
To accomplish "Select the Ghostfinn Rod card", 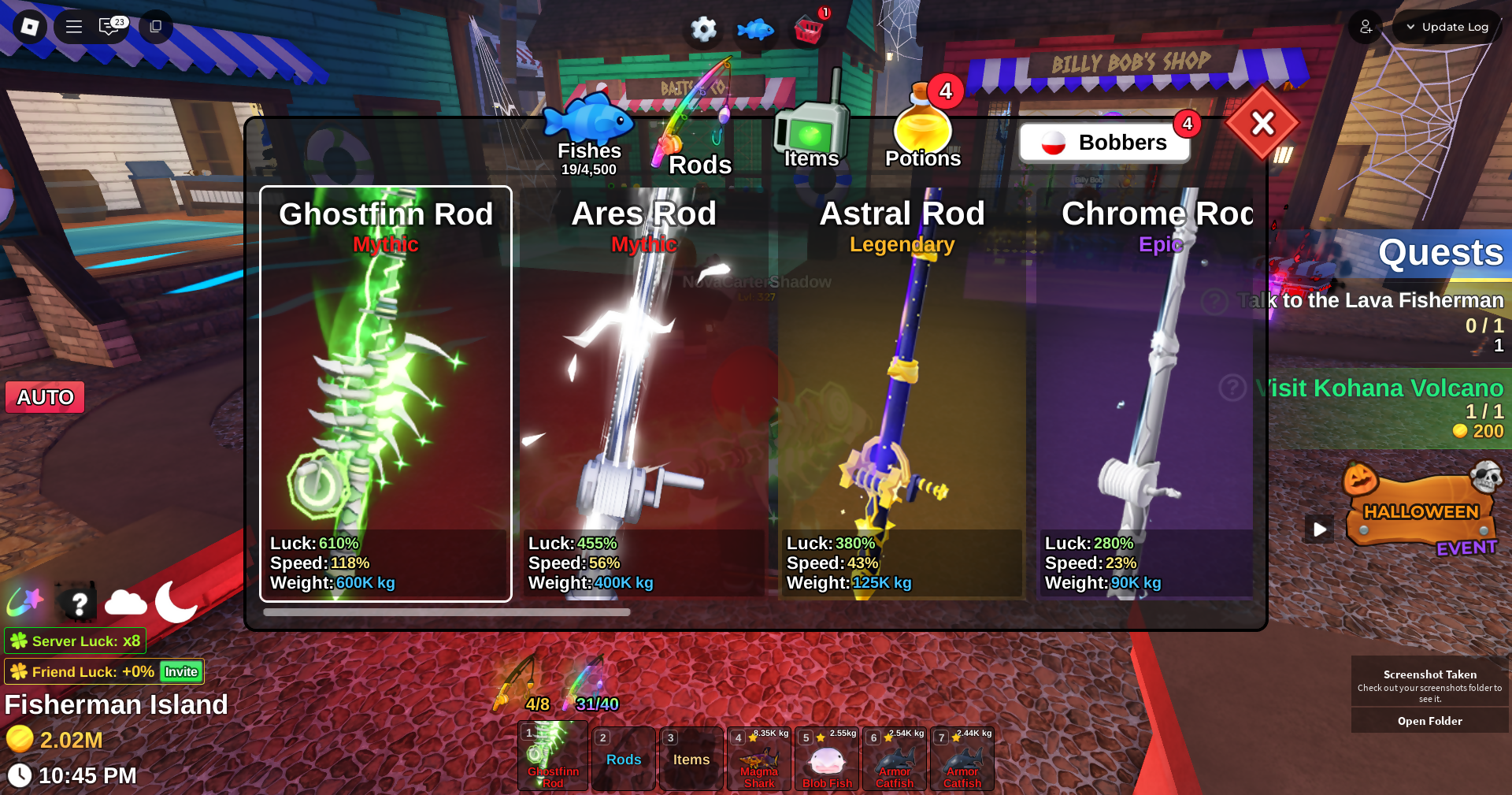I will tap(386, 394).
